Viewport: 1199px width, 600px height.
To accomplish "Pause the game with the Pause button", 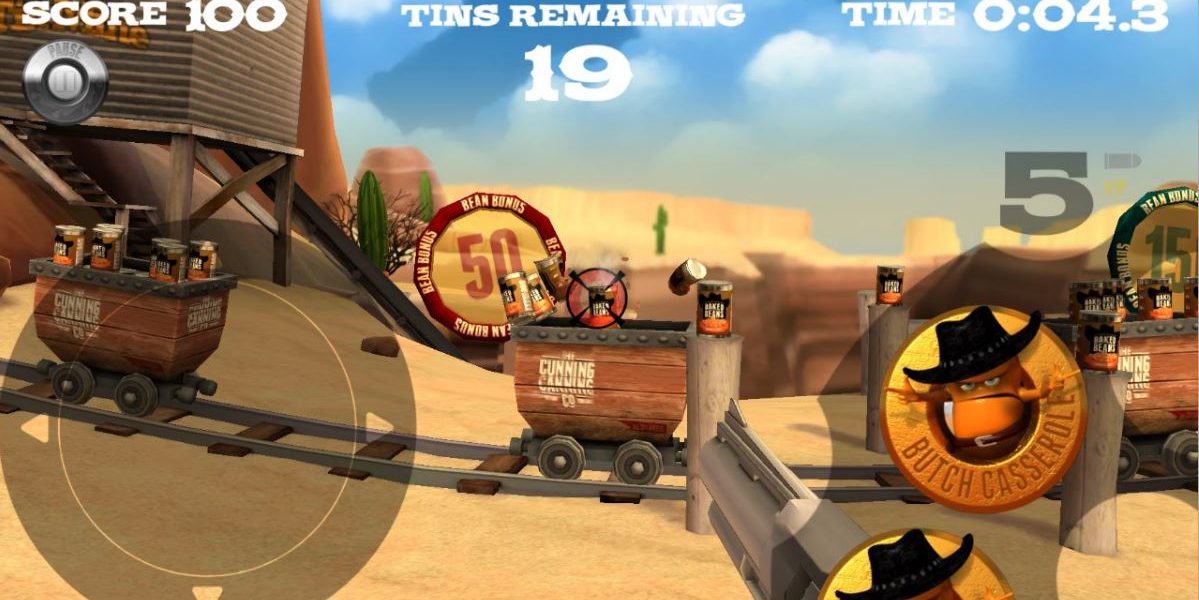I will coord(65,80).
